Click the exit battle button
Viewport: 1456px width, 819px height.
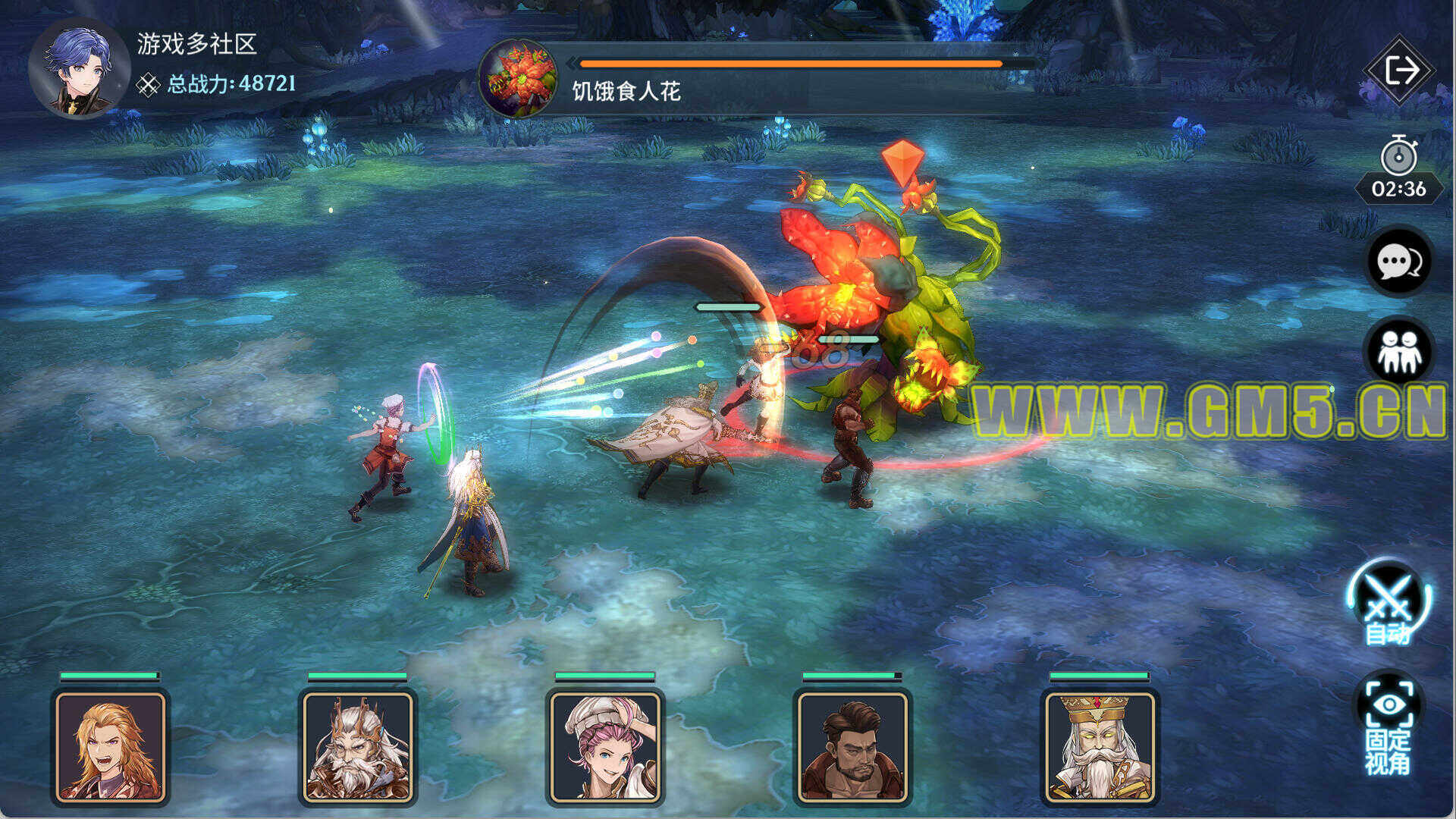pyautogui.click(x=1400, y=71)
